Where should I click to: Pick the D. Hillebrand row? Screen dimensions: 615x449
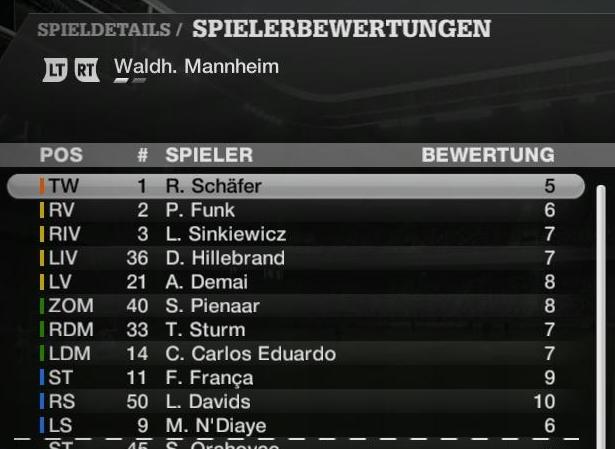[x=296, y=258]
